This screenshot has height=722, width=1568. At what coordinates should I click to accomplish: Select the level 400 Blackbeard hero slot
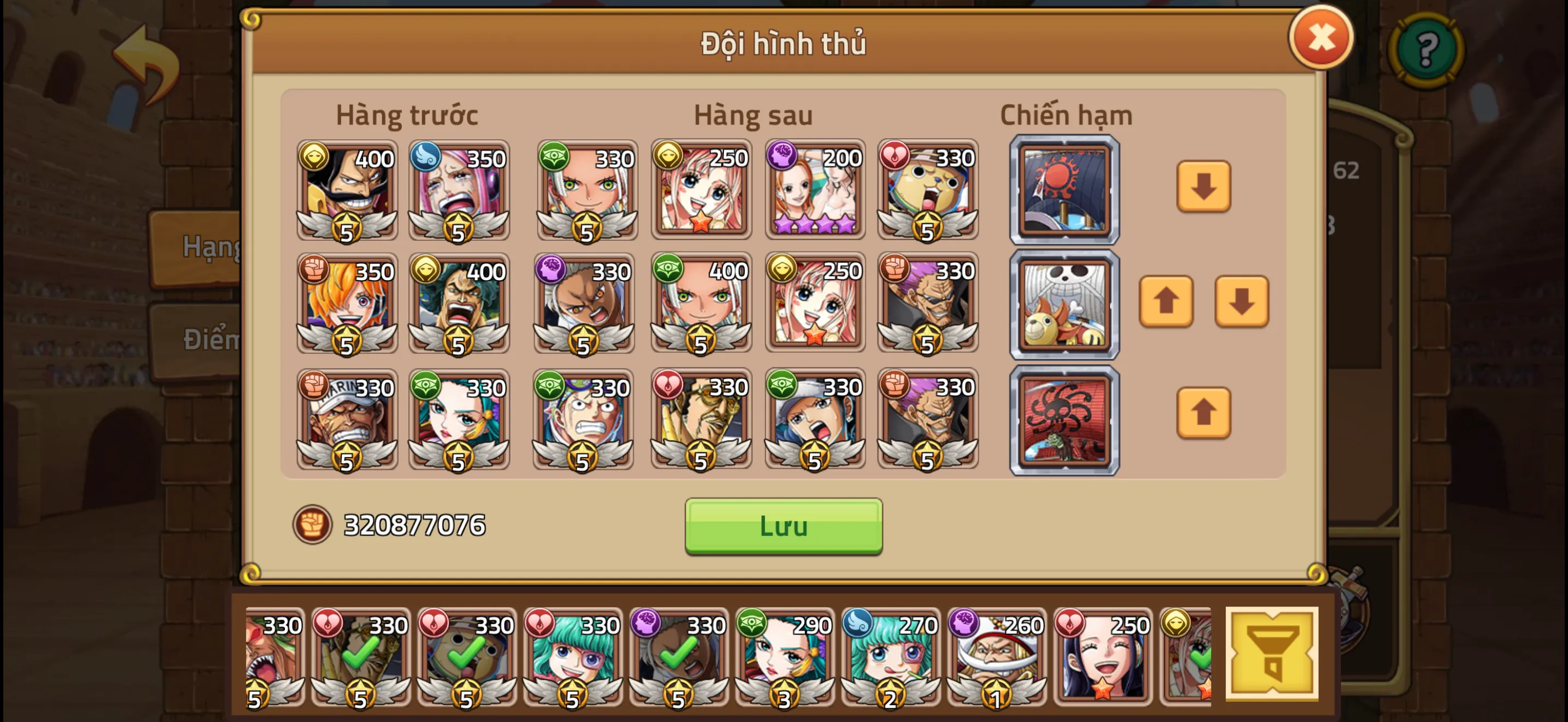tap(347, 190)
